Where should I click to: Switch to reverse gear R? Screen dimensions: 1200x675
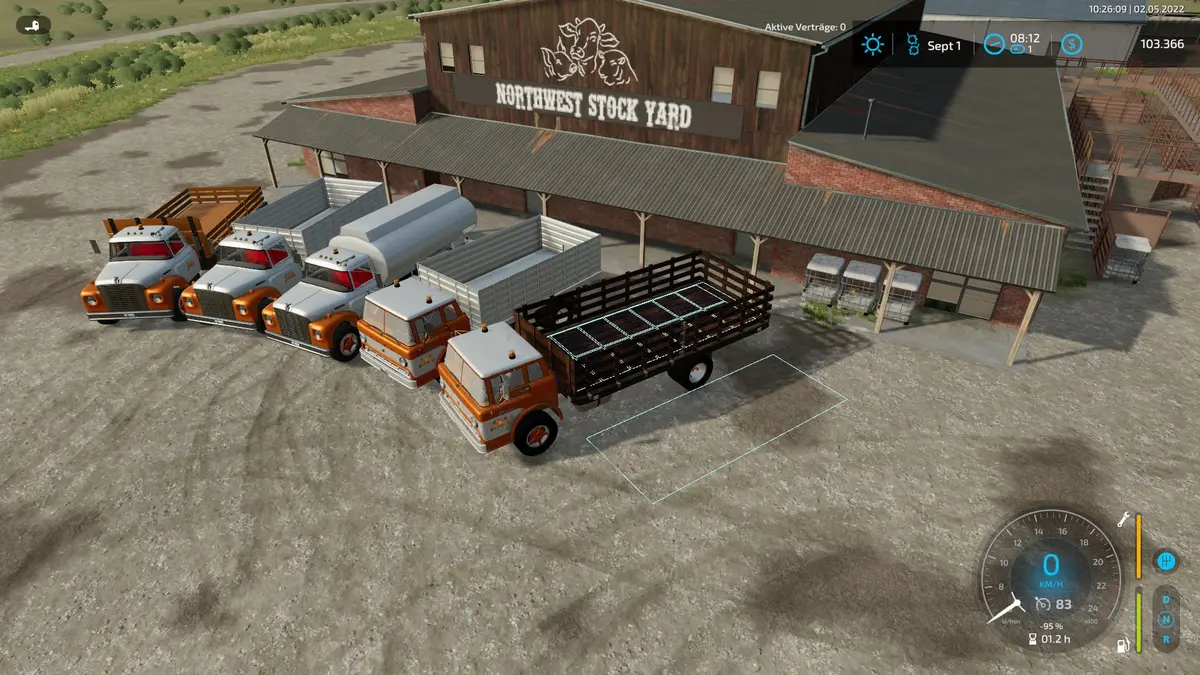(1165, 638)
